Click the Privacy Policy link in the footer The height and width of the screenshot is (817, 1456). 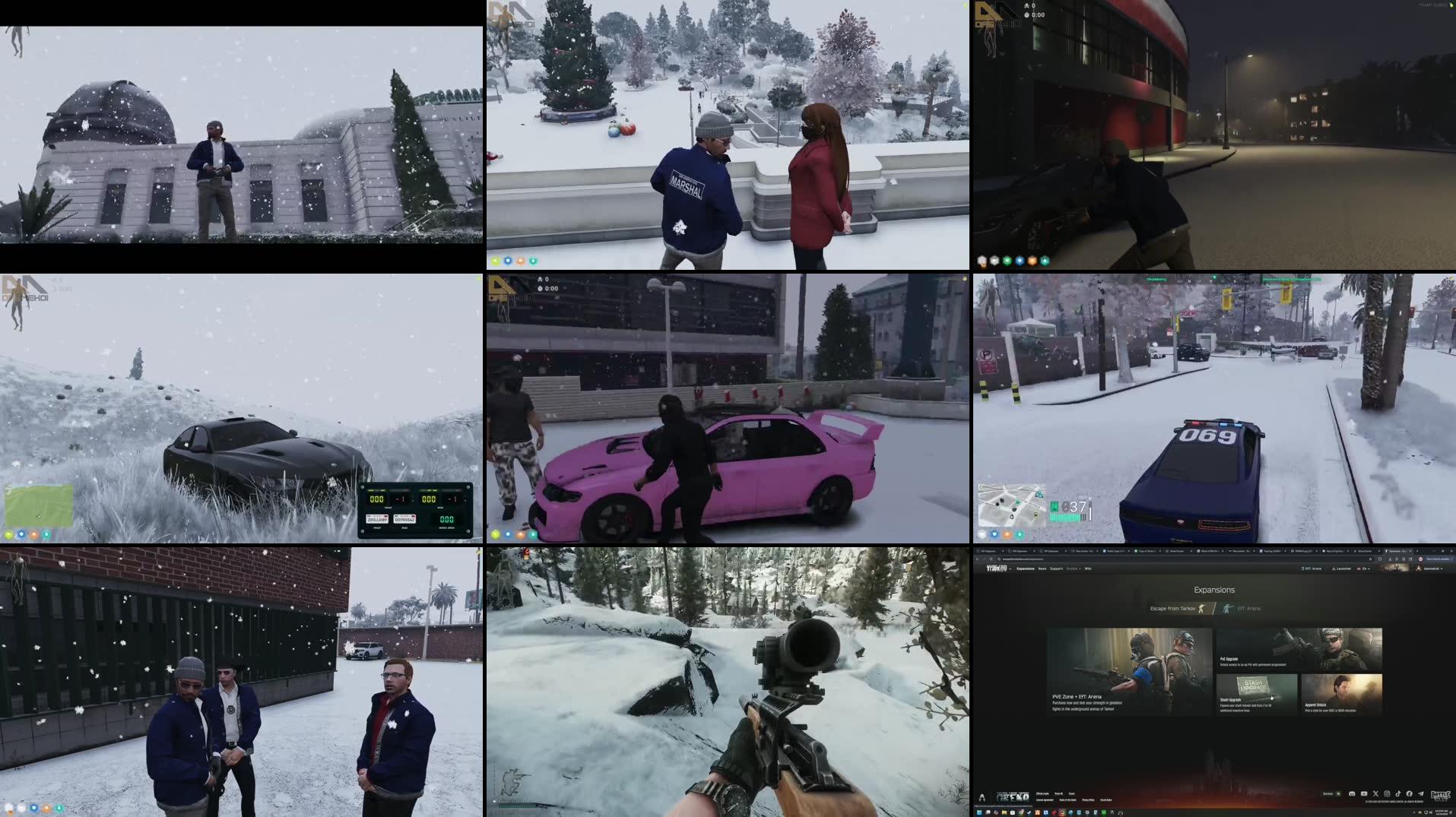1088,800
